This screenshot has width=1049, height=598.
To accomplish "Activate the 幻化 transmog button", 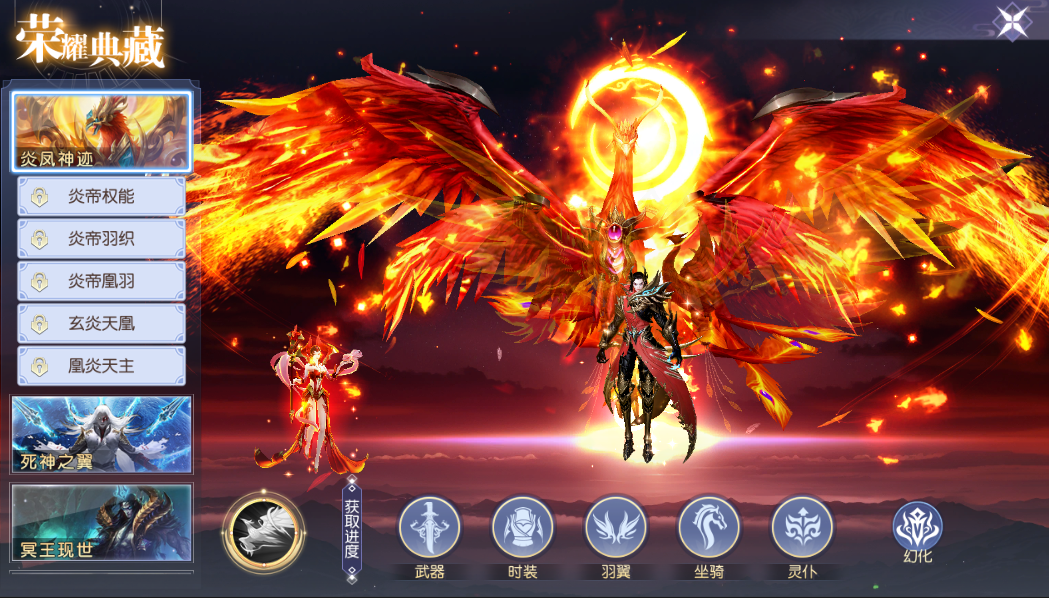I will (x=918, y=530).
